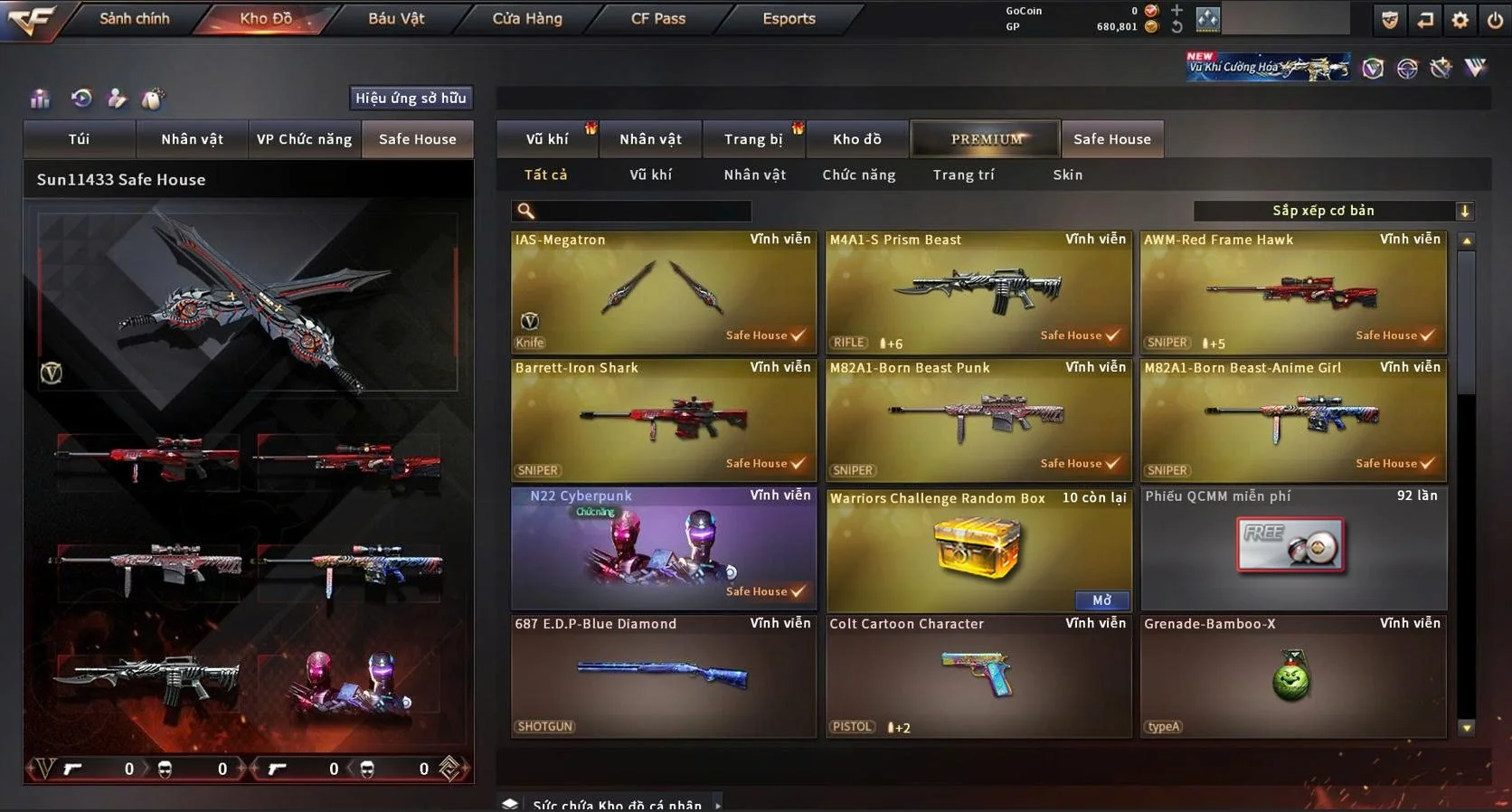Go to the Cửa Hàng shop
Screen dimensions: 1512x812
pos(527,19)
